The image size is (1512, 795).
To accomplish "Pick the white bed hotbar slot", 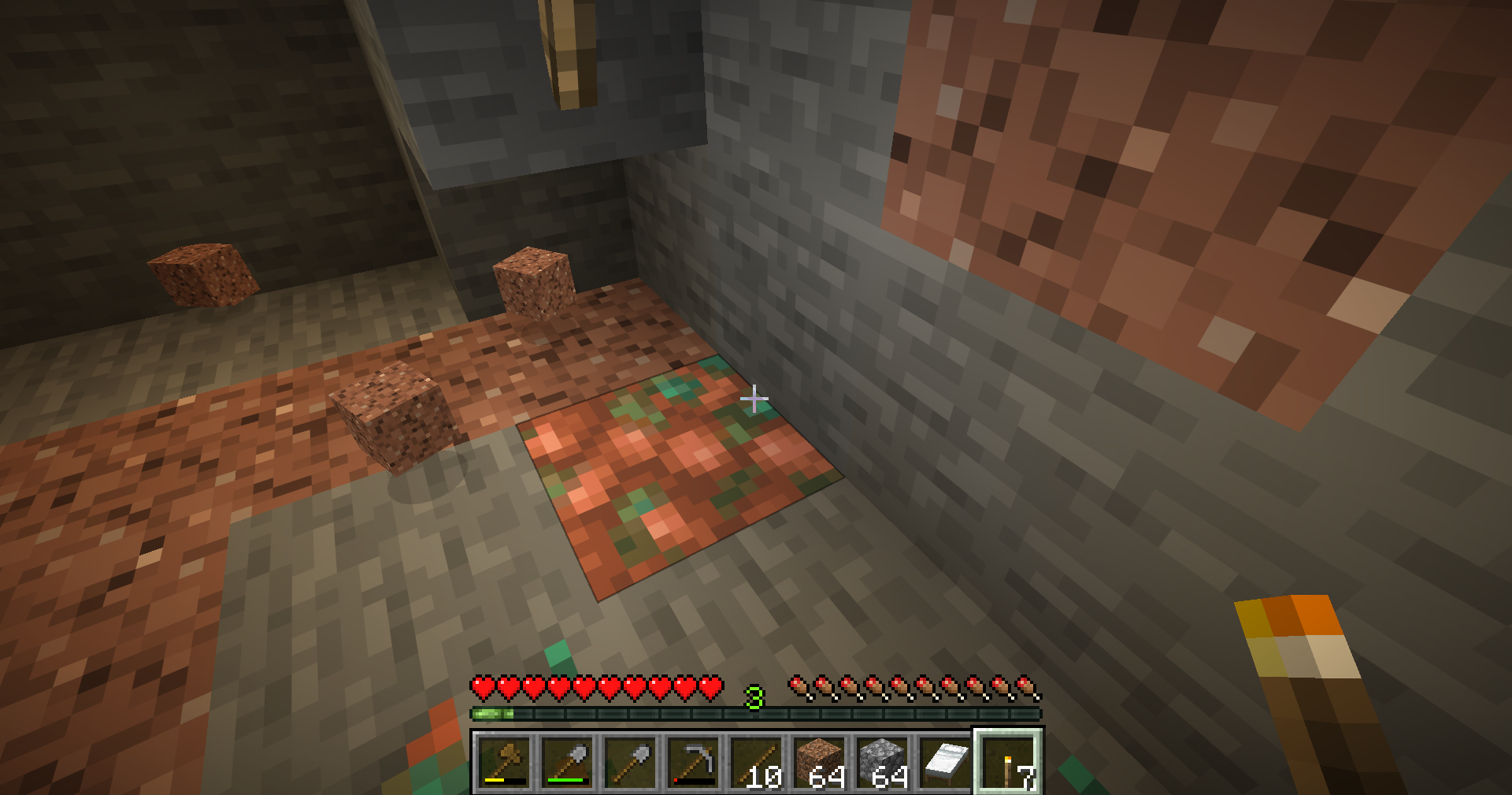I will [x=945, y=762].
